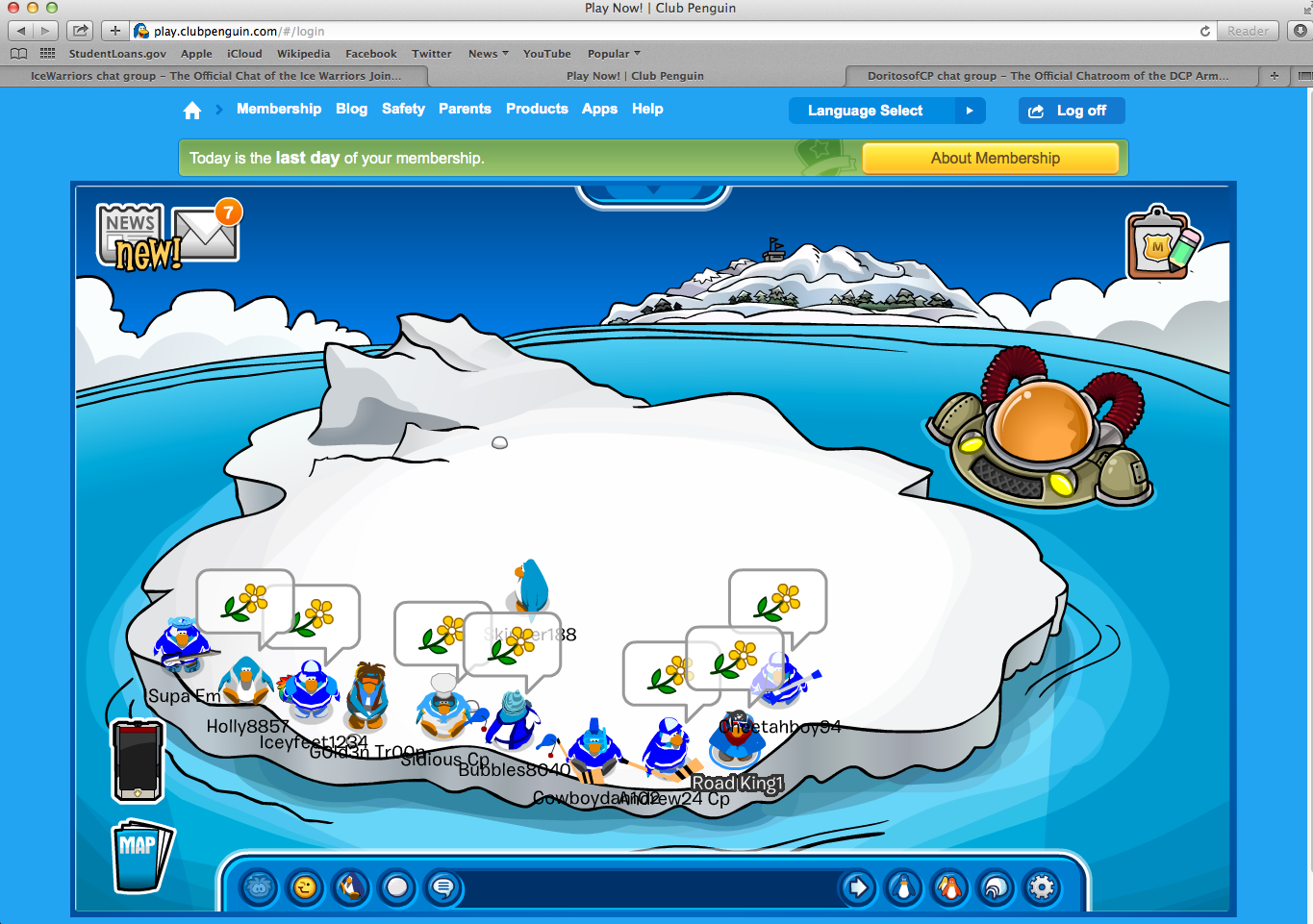The height and width of the screenshot is (924, 1313).
Task: Open the moderator badge clipboard
Action: (x=1162, y=243)
